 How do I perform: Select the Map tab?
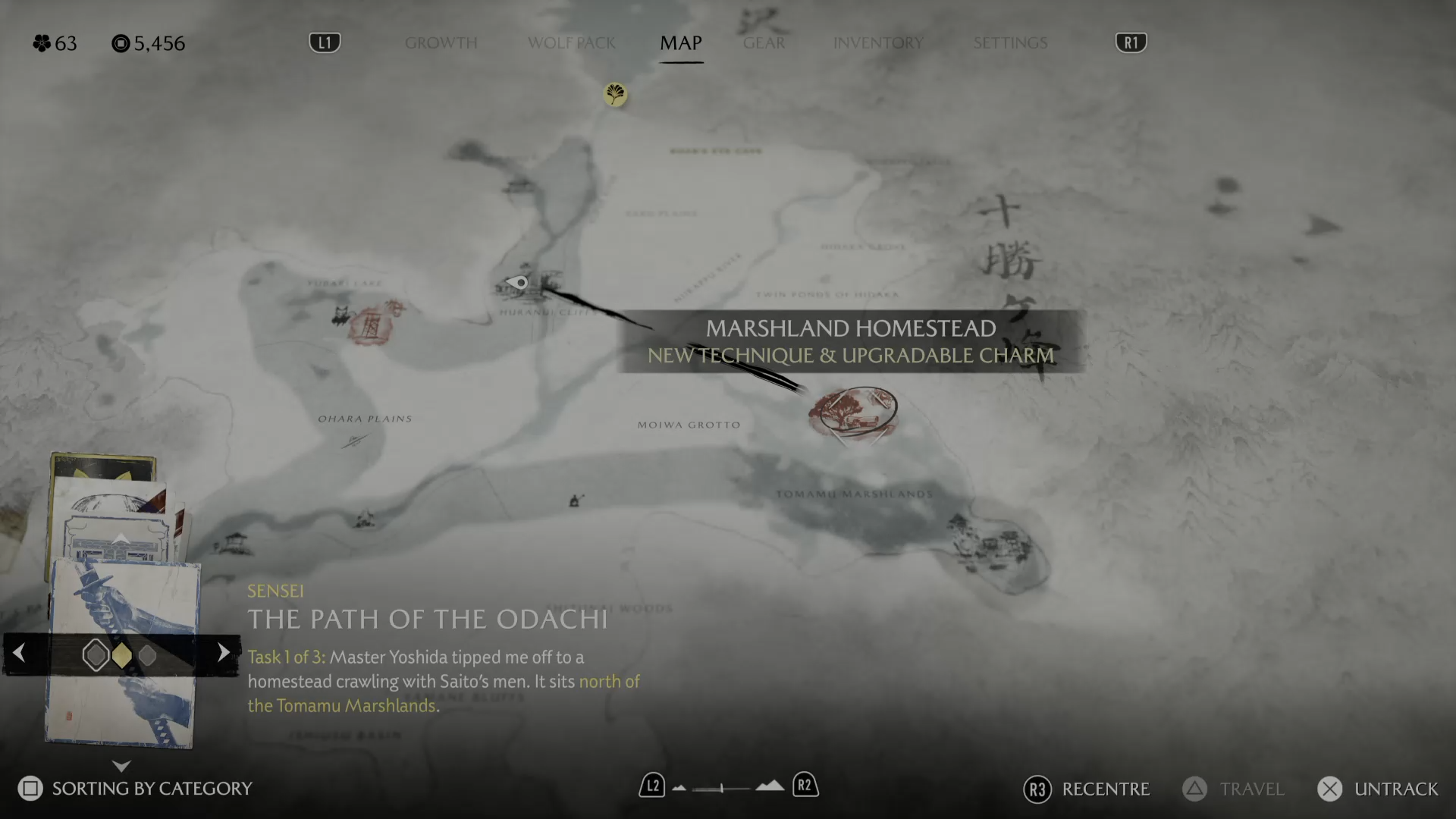[680, 43]
